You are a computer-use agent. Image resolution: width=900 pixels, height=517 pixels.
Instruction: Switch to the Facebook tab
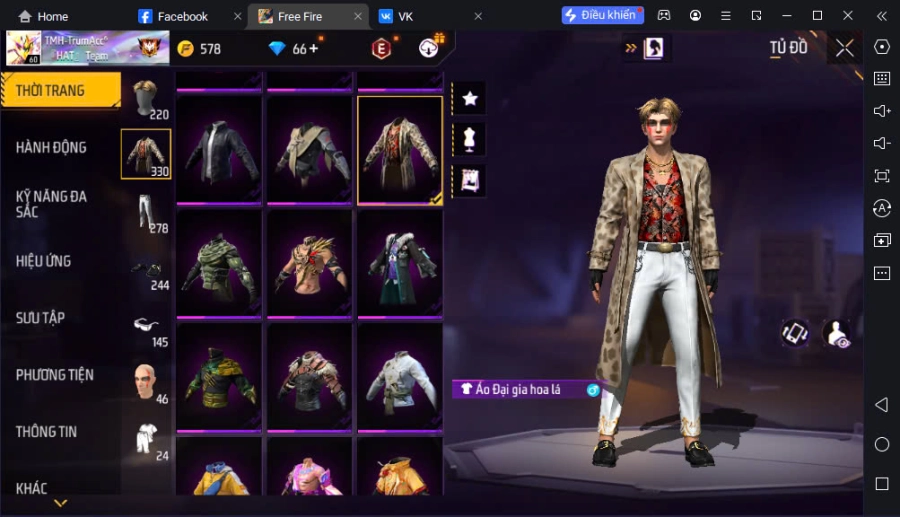click(x=182, y=16)
